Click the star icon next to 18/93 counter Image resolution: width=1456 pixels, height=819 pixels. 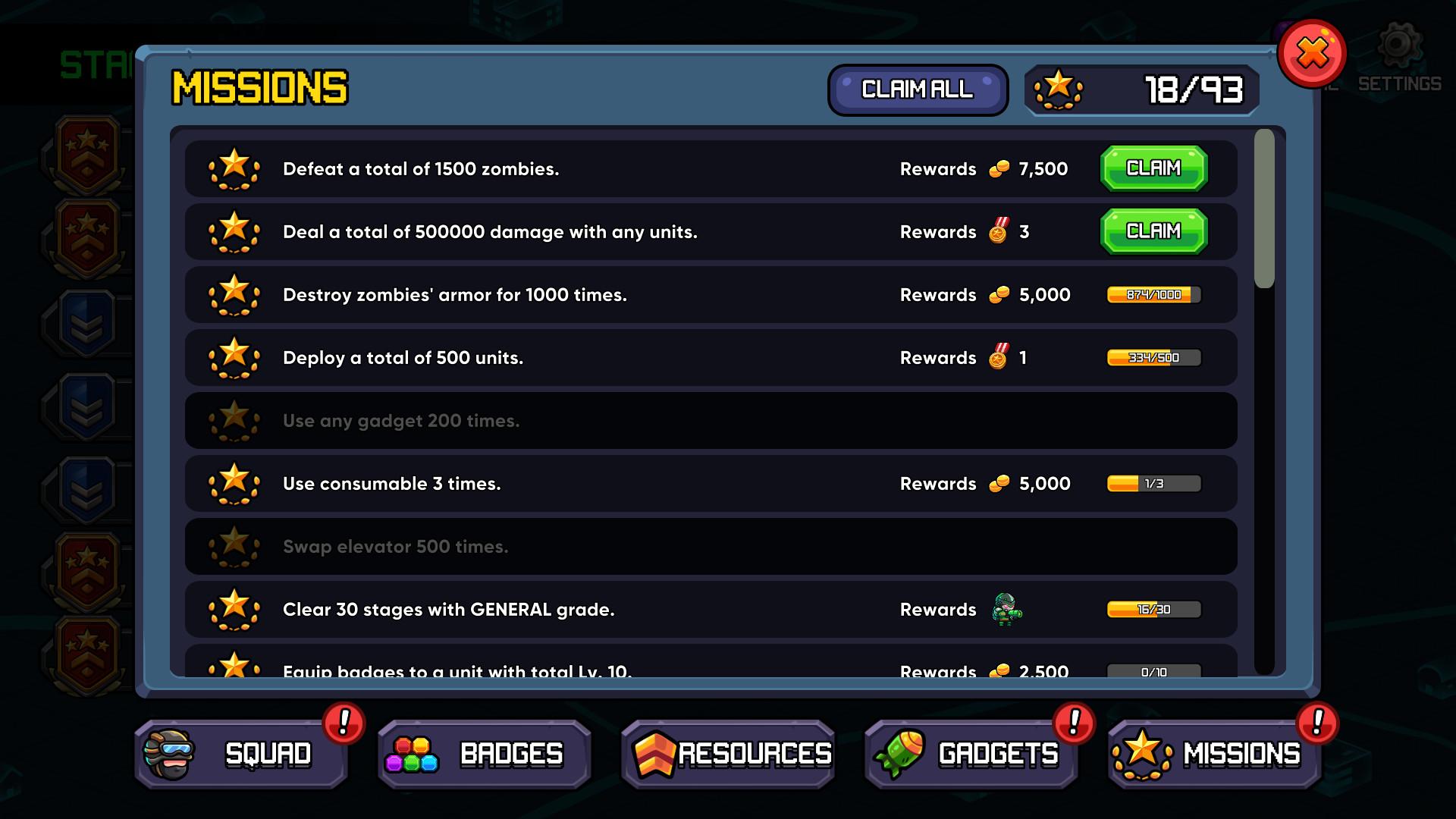(x=1057, y=89)
